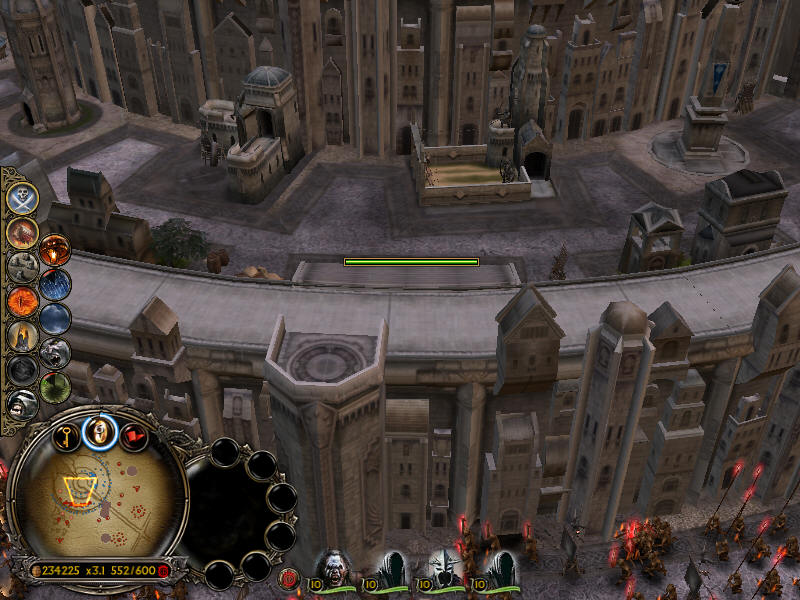Select the Witch-king hero portrait

(443, 567)
